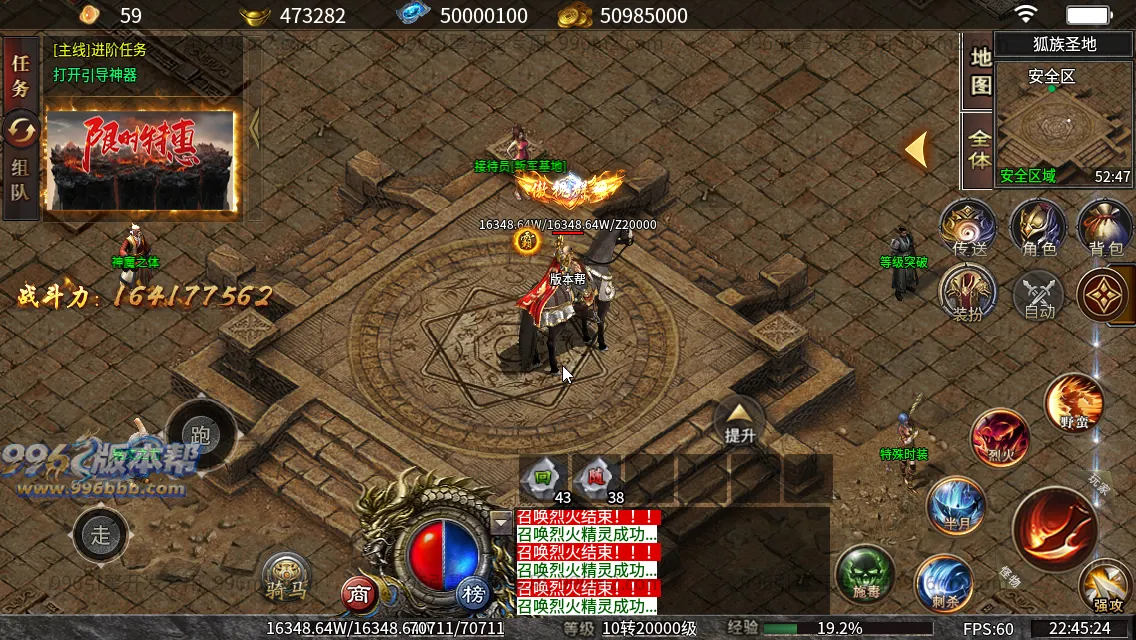
Task: Switch to the 组队 (team) tab
Action: click(20, 178)
